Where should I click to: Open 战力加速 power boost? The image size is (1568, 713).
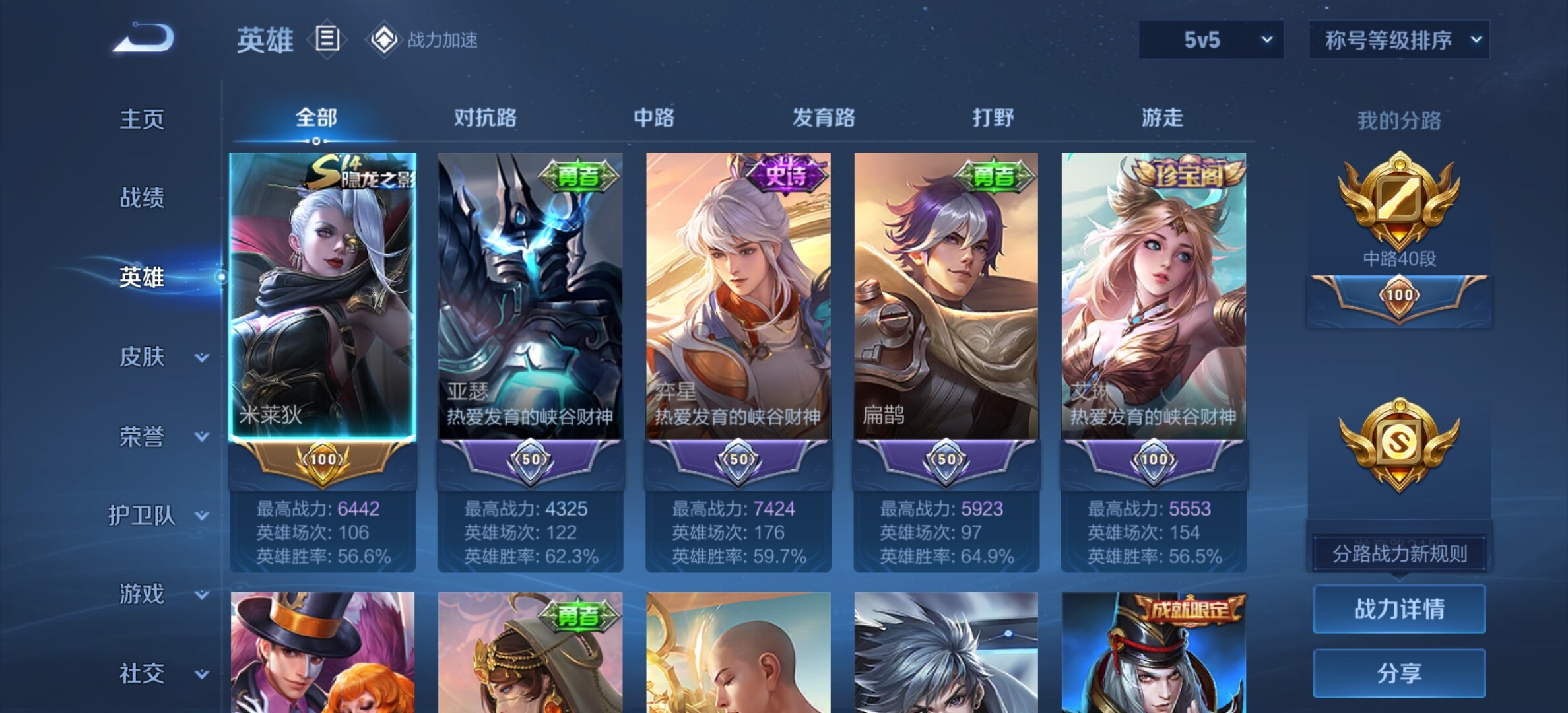click(424, 40)
